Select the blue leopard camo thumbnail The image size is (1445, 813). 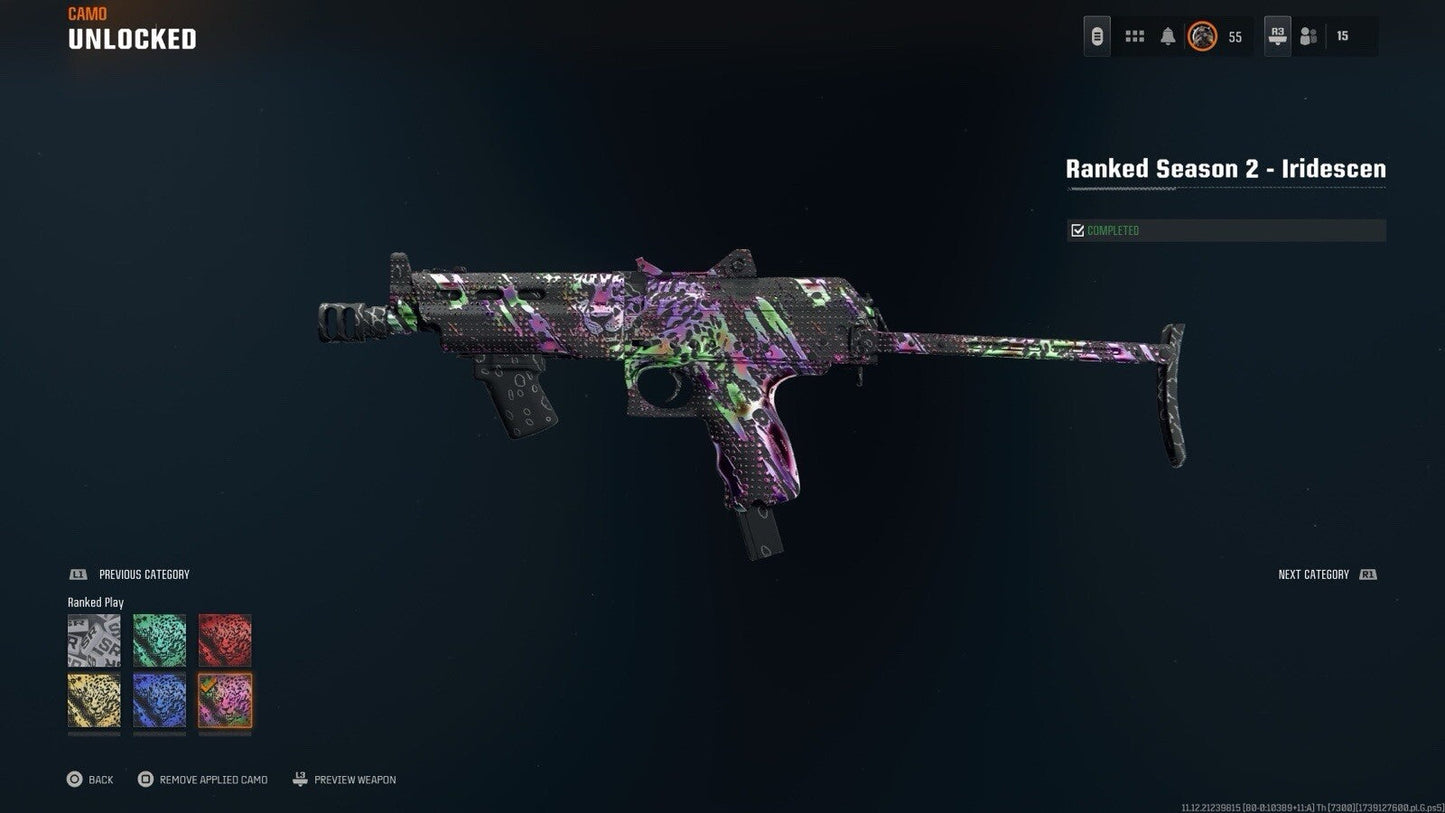pos(159,703)
